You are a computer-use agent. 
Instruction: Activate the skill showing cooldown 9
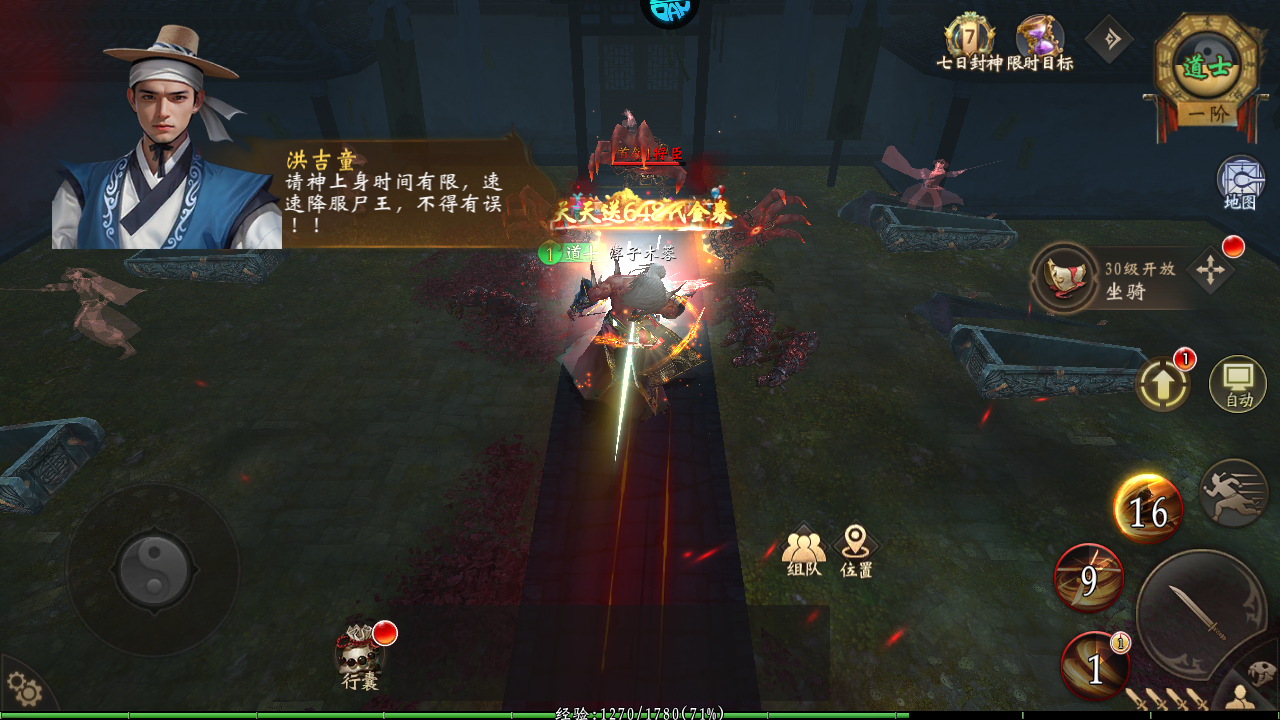[x=1089, y=578]
